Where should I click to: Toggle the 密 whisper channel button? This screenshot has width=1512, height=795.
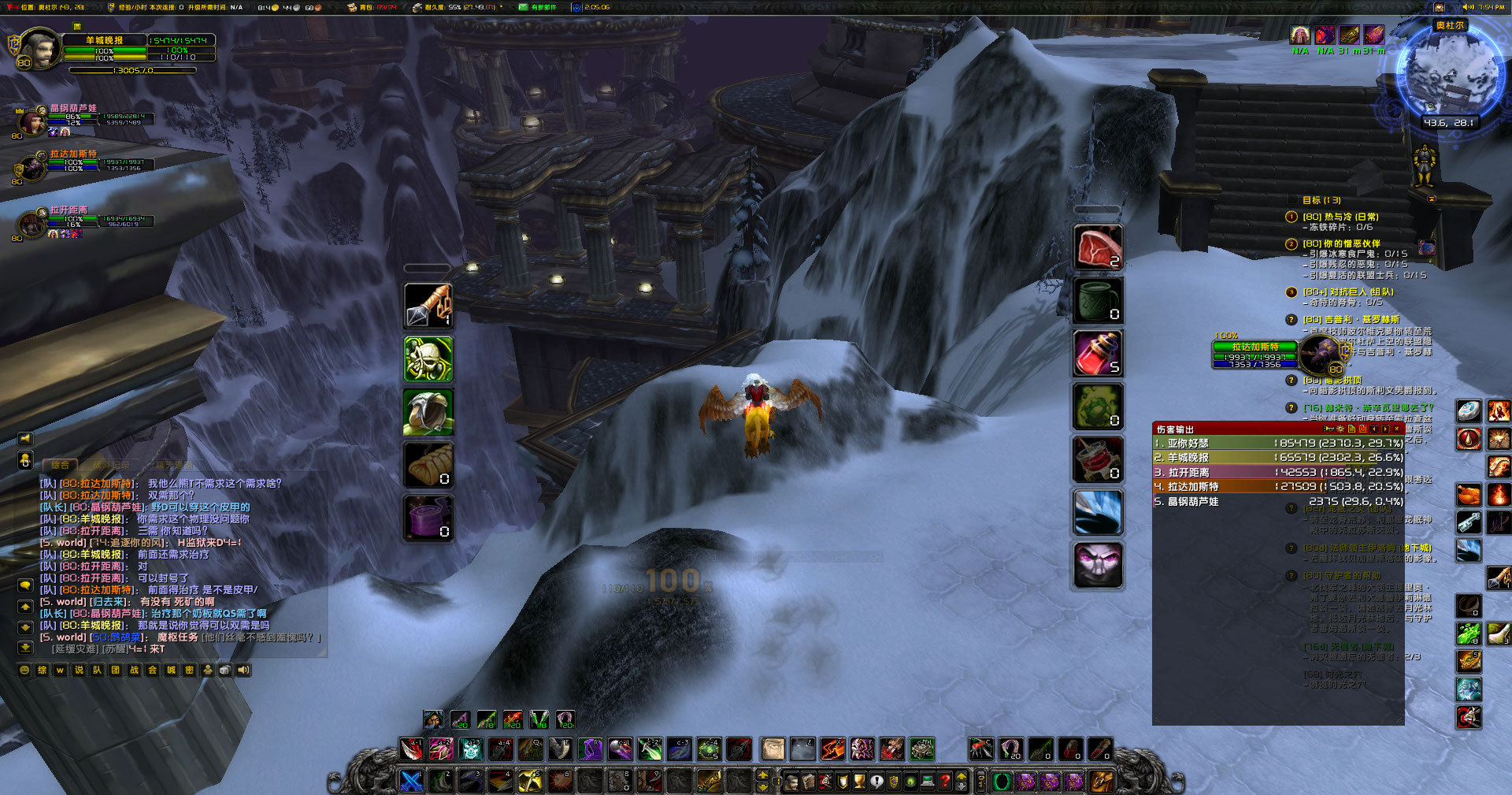pos(187,670)
